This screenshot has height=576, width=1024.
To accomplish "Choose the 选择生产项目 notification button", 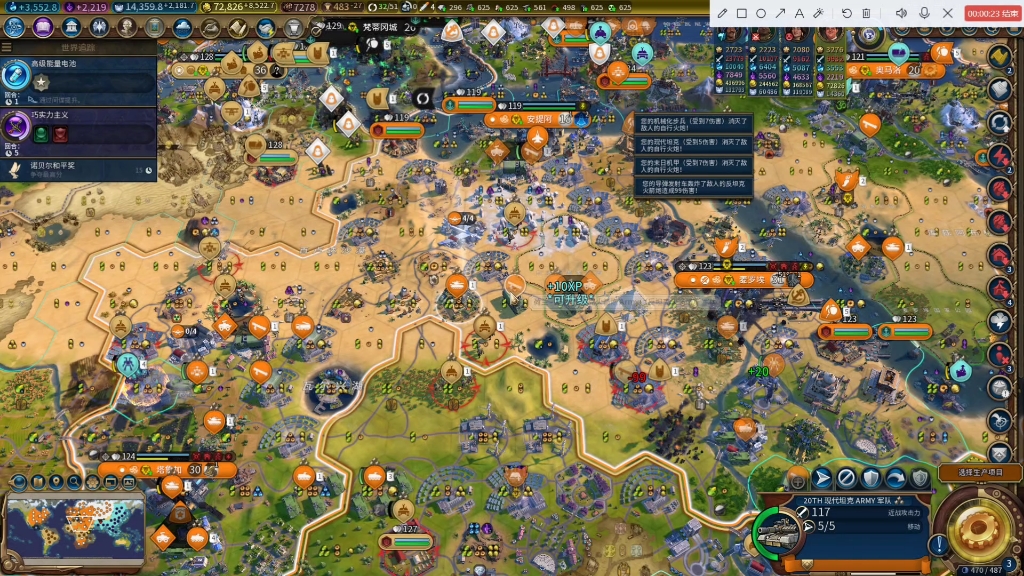I will [979, 472].
